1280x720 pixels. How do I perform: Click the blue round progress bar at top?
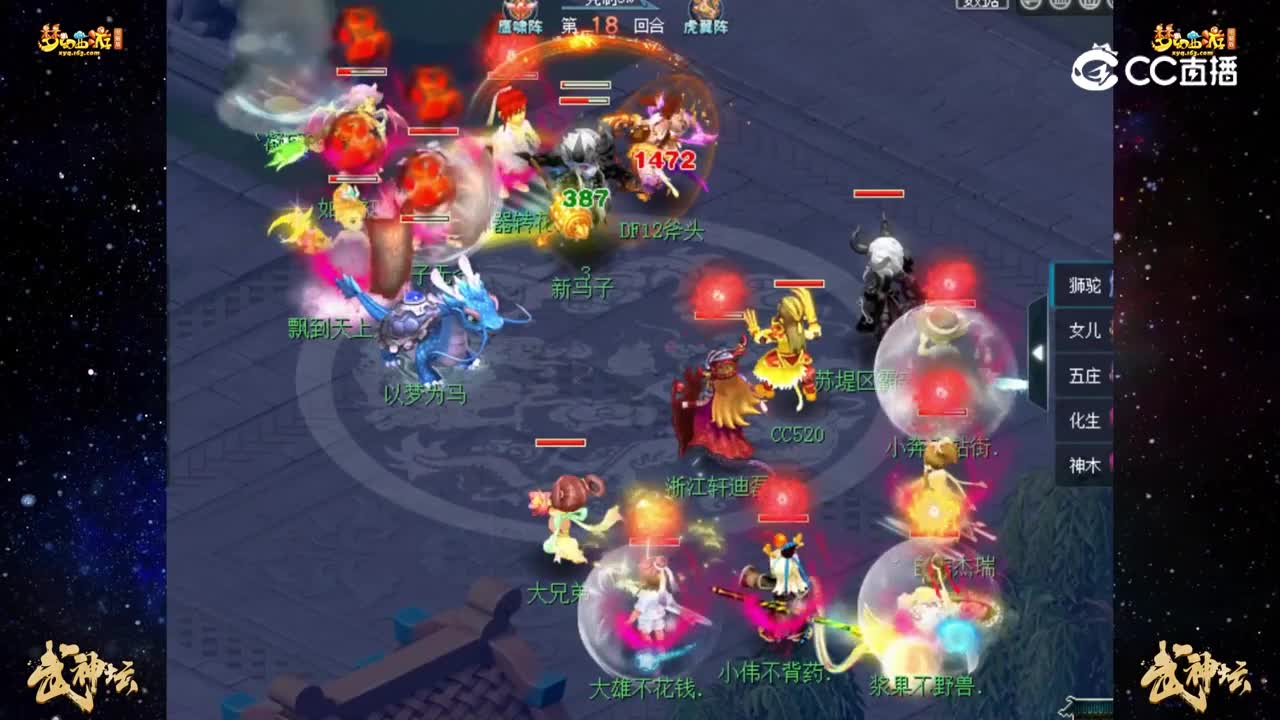610,8
